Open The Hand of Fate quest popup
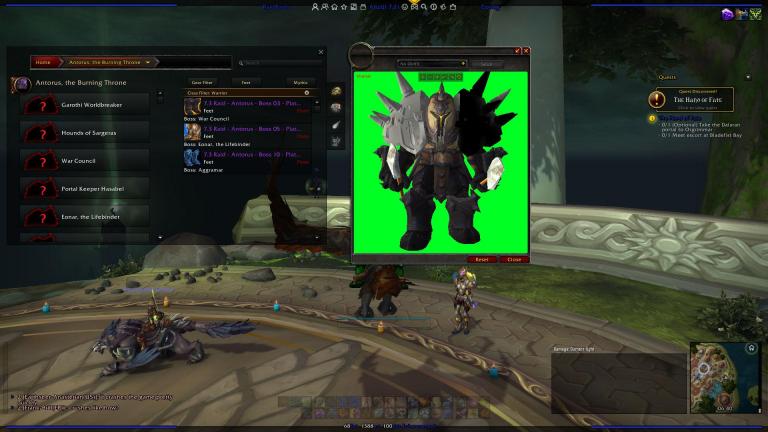This screenshot has width=768, height=432. click(x=690, y=99)
